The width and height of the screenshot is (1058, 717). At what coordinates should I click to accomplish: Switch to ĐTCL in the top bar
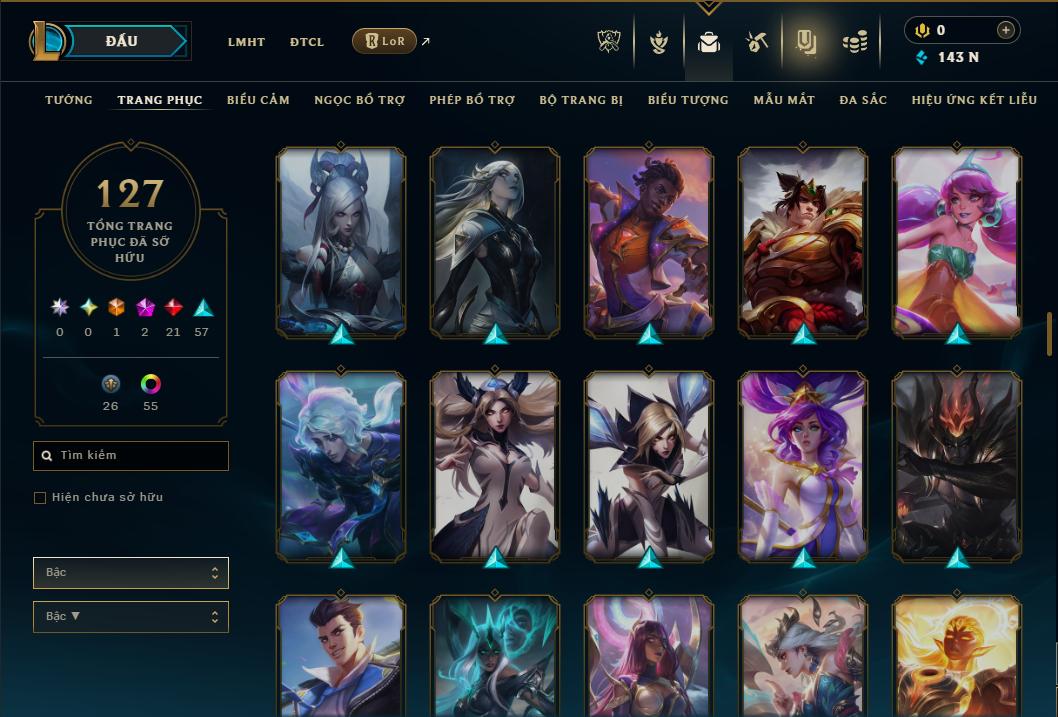pyautogui.click(x=307, y=42)
